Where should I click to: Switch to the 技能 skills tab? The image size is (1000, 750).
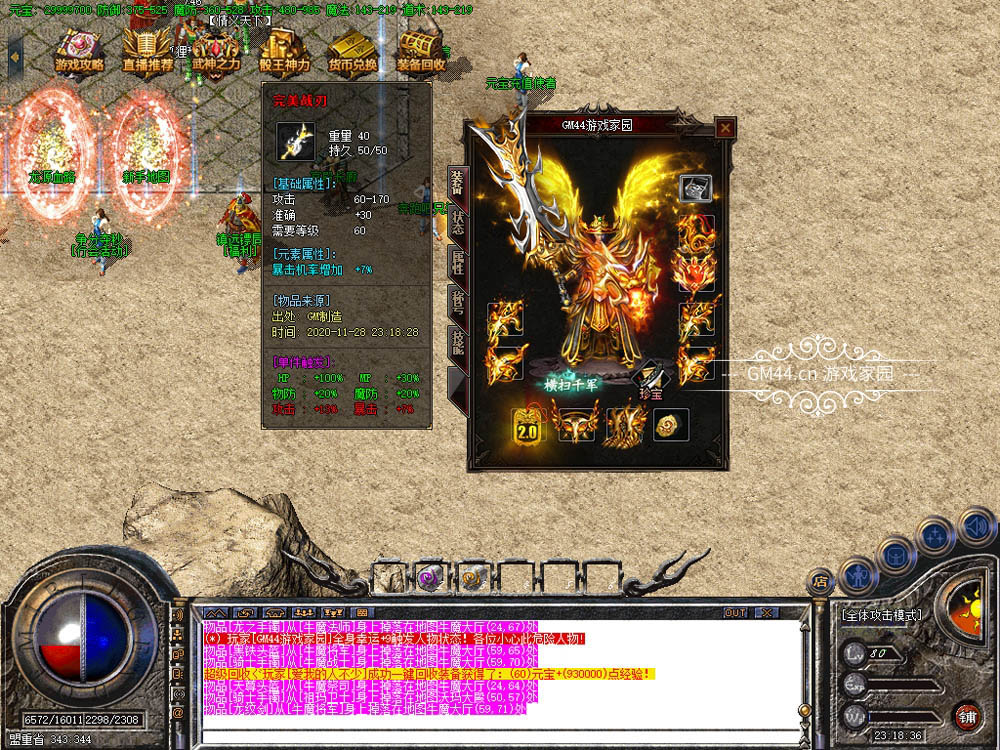tap(457, 343)
